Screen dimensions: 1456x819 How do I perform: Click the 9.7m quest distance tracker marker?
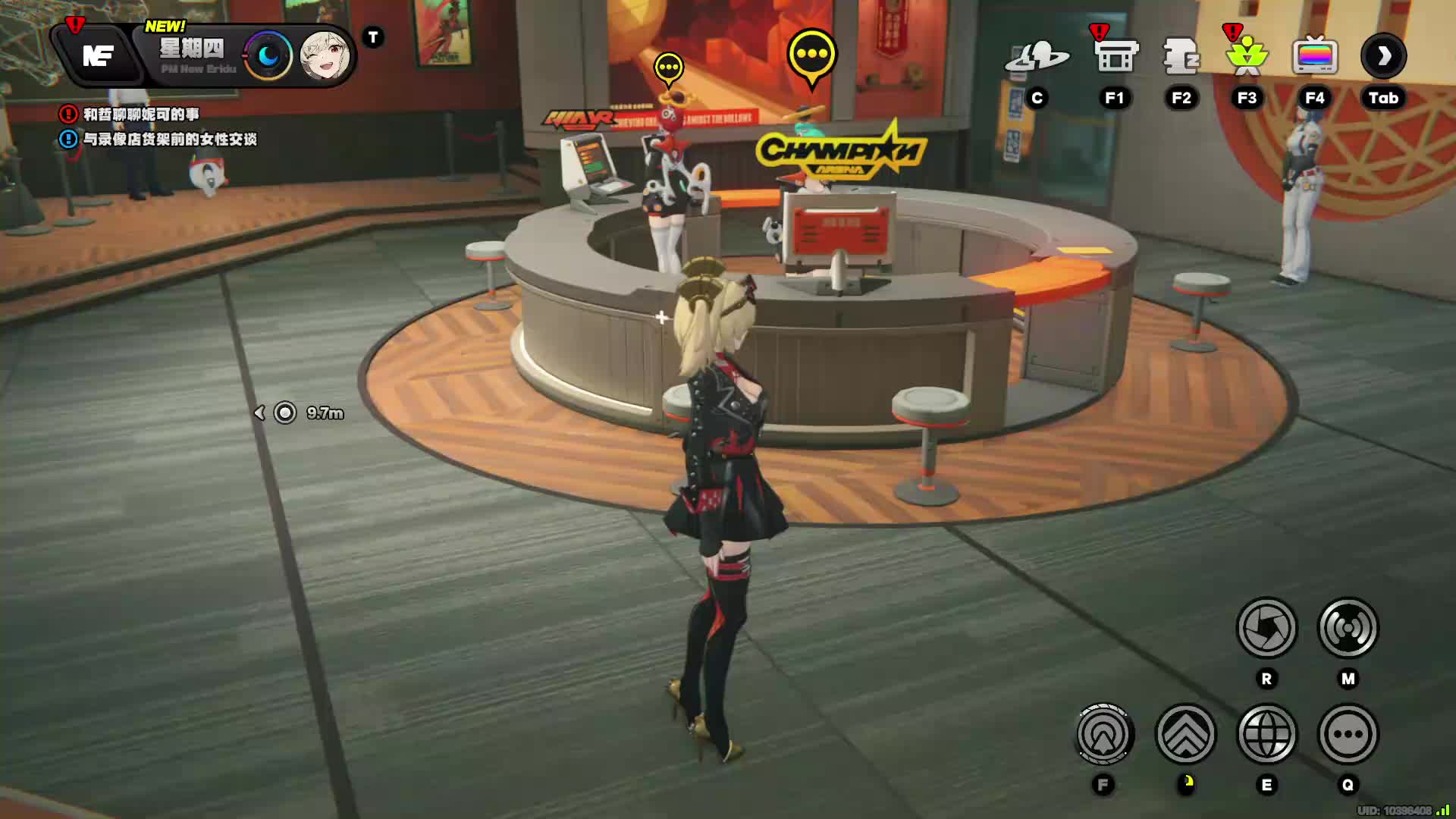tap(285, 413)
